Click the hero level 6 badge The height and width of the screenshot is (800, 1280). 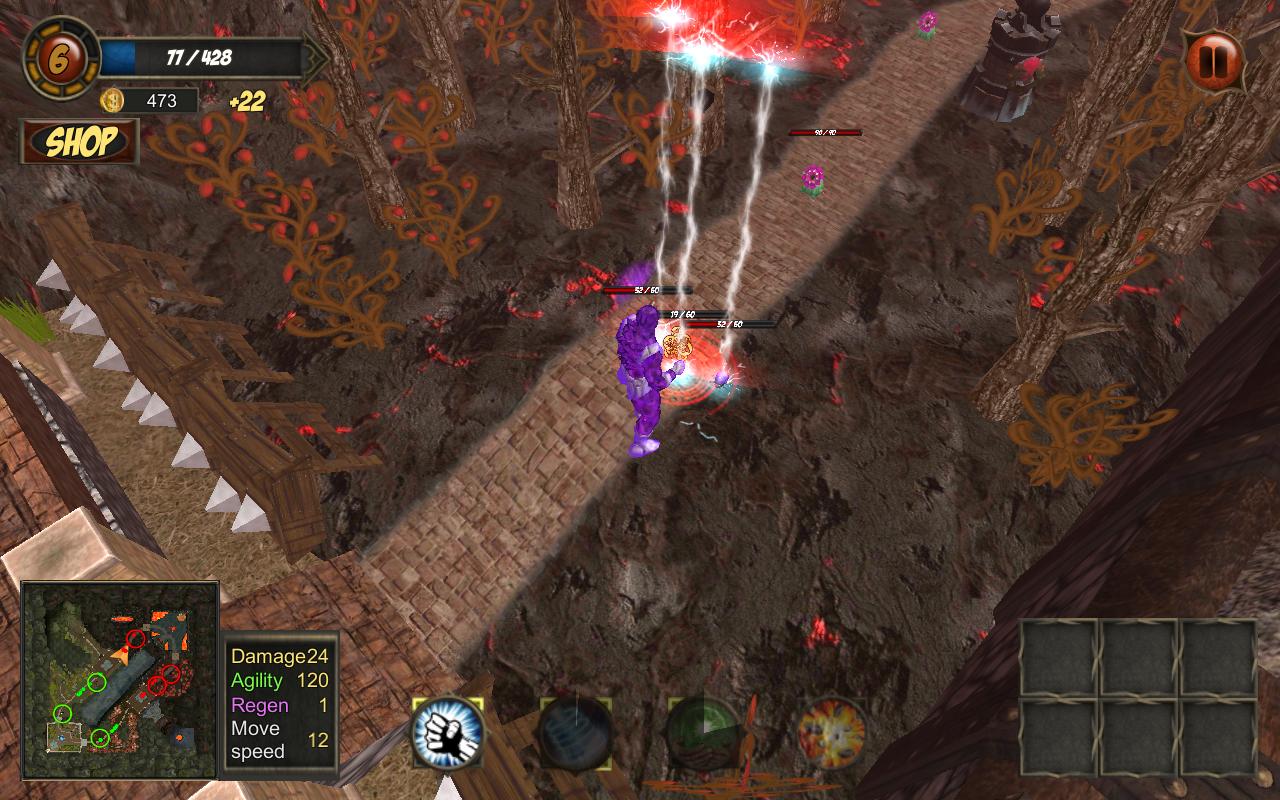coord(61,57)
